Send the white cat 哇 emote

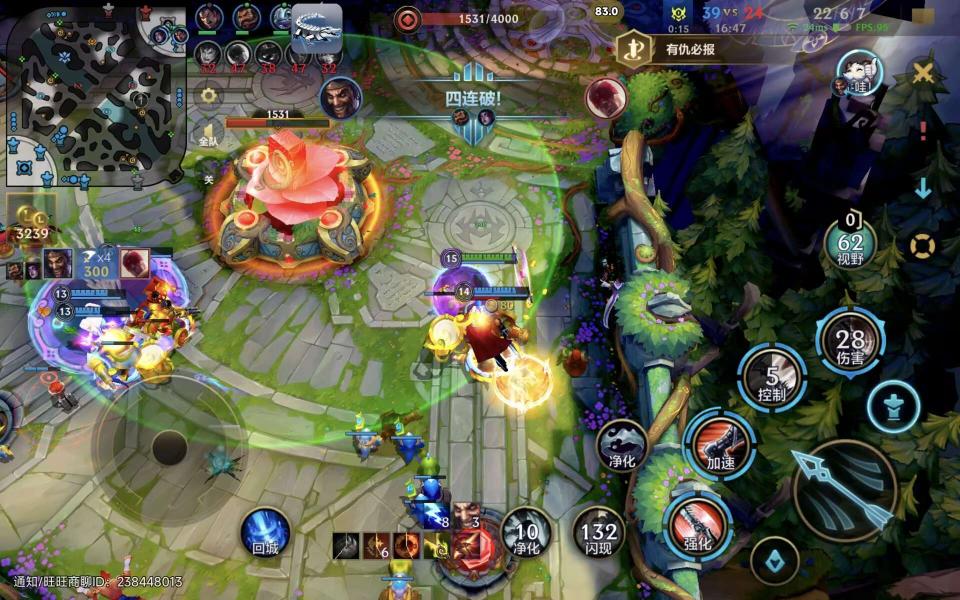click(858, 72)
